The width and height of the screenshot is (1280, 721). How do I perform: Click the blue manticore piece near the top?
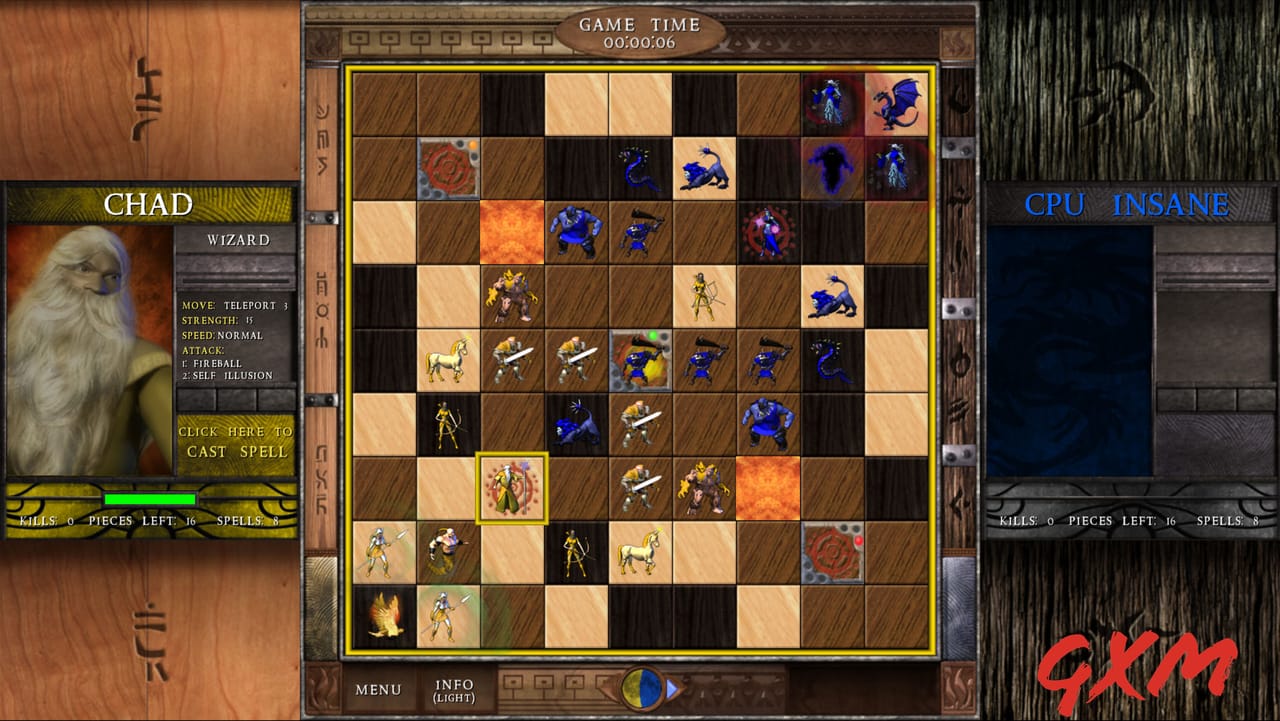703,167
